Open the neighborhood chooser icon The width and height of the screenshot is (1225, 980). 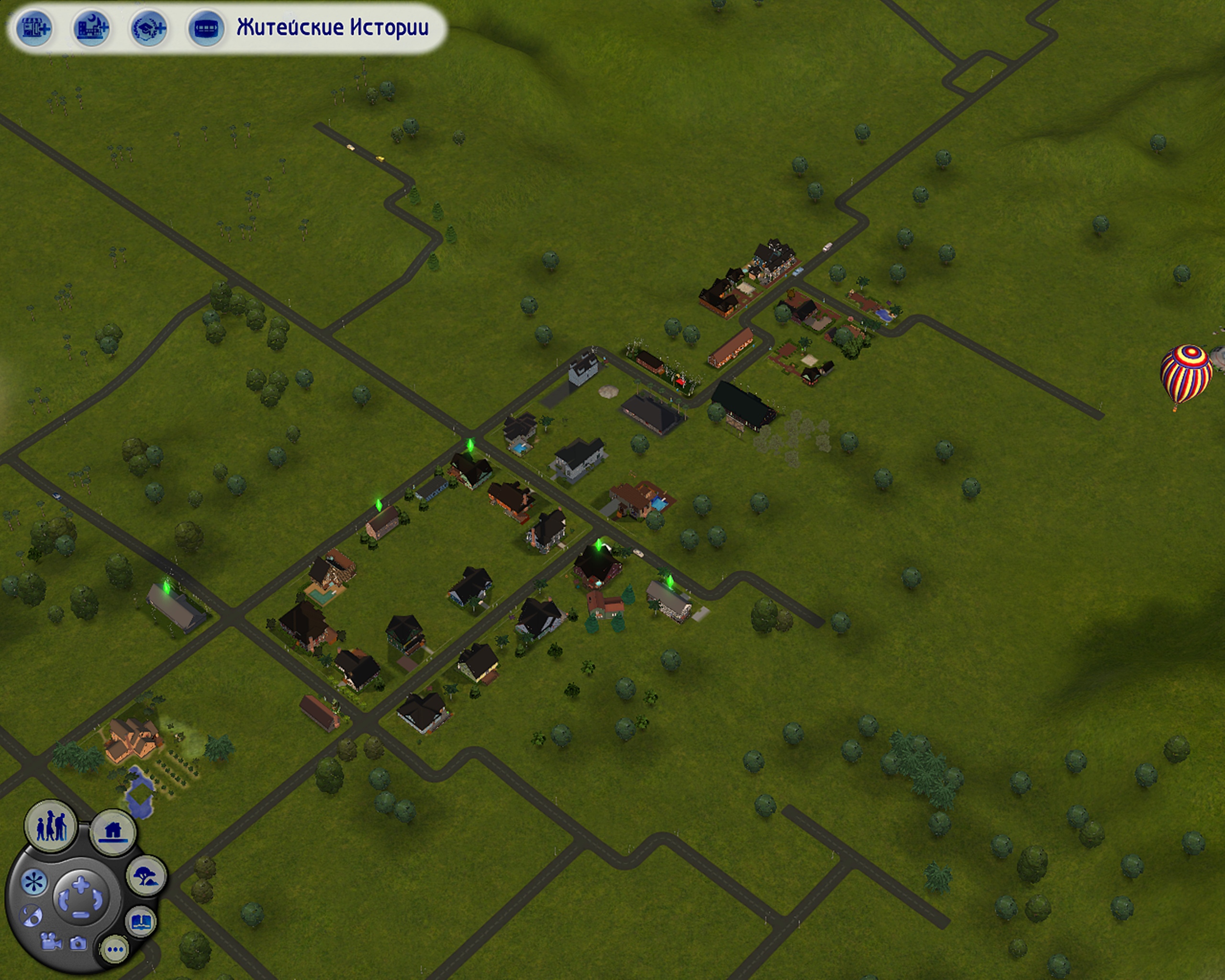[x=206, y=28]
